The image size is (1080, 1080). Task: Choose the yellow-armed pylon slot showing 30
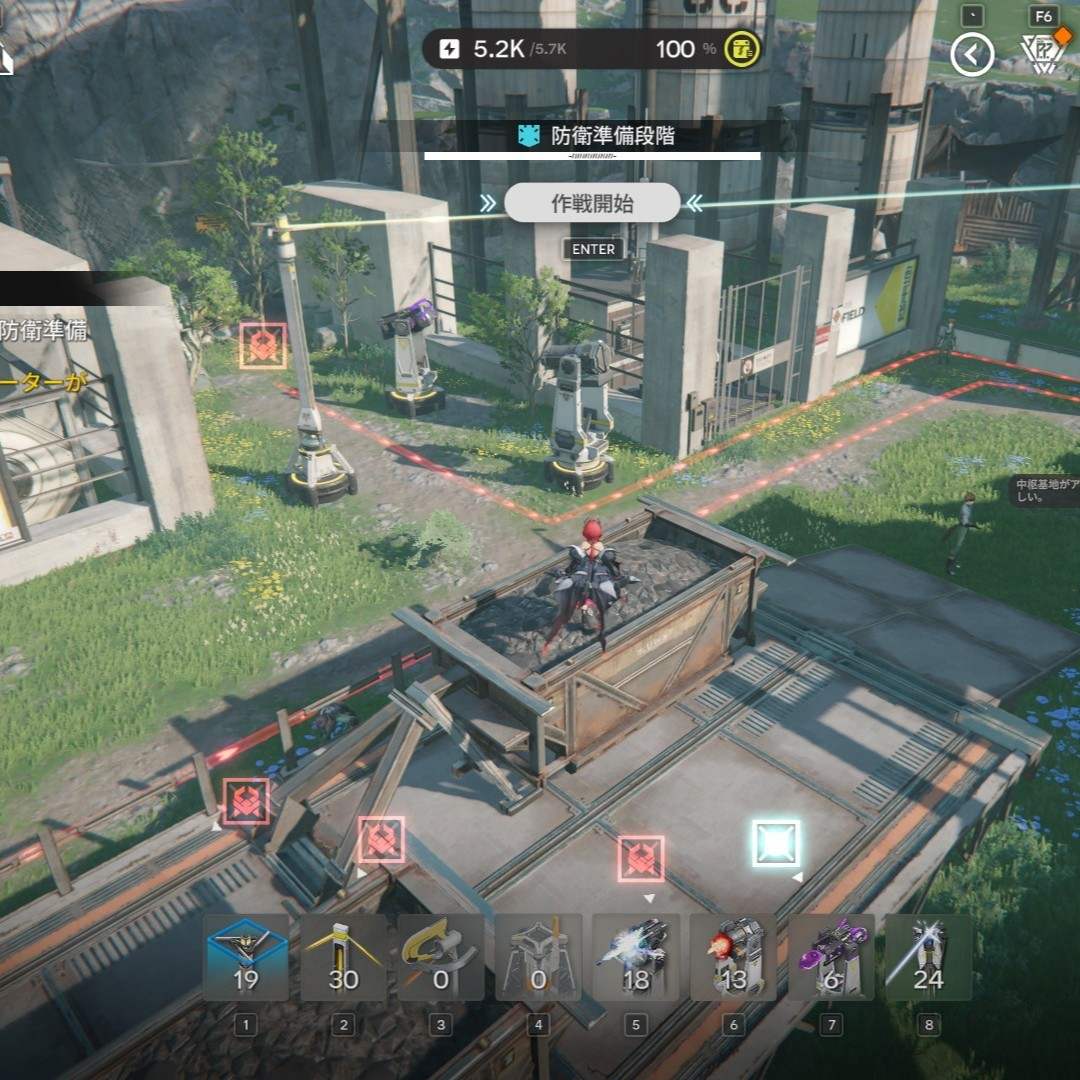tap(343, 957)
